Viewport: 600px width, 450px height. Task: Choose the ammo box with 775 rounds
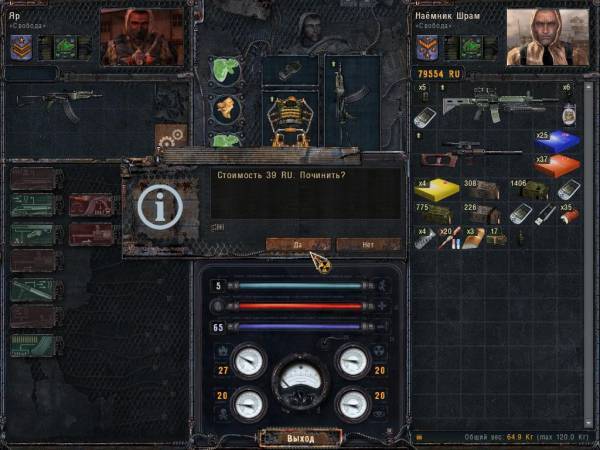432,213
